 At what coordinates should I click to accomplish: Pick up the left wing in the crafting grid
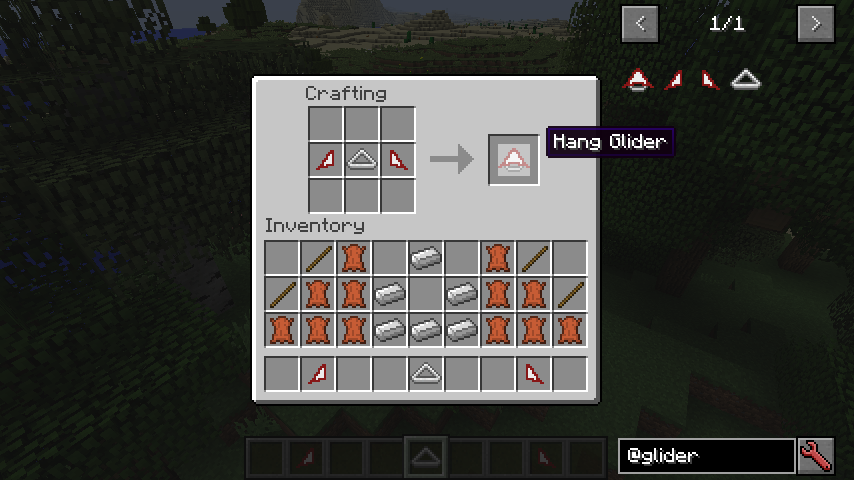click(x=325, y=159)
